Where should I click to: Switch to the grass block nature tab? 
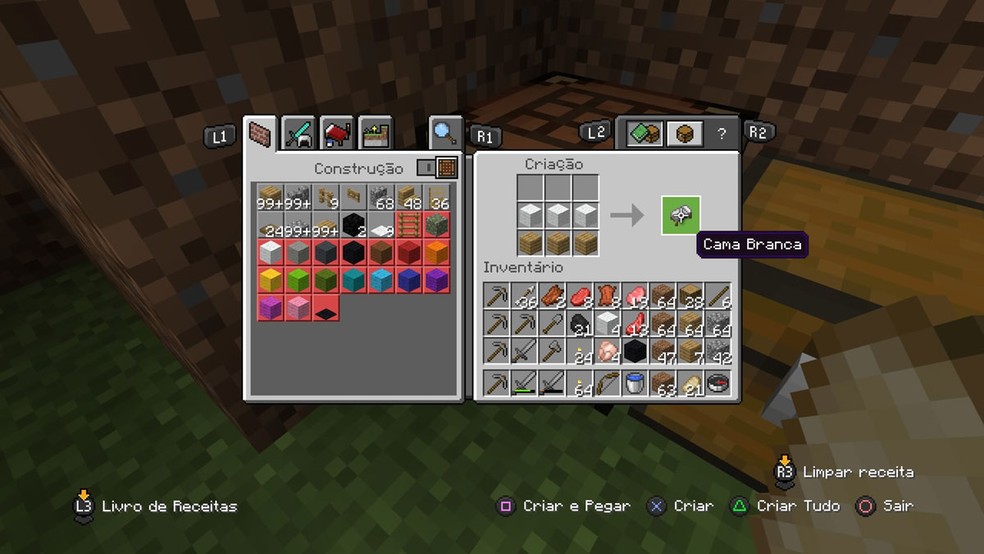coord(376,133)
